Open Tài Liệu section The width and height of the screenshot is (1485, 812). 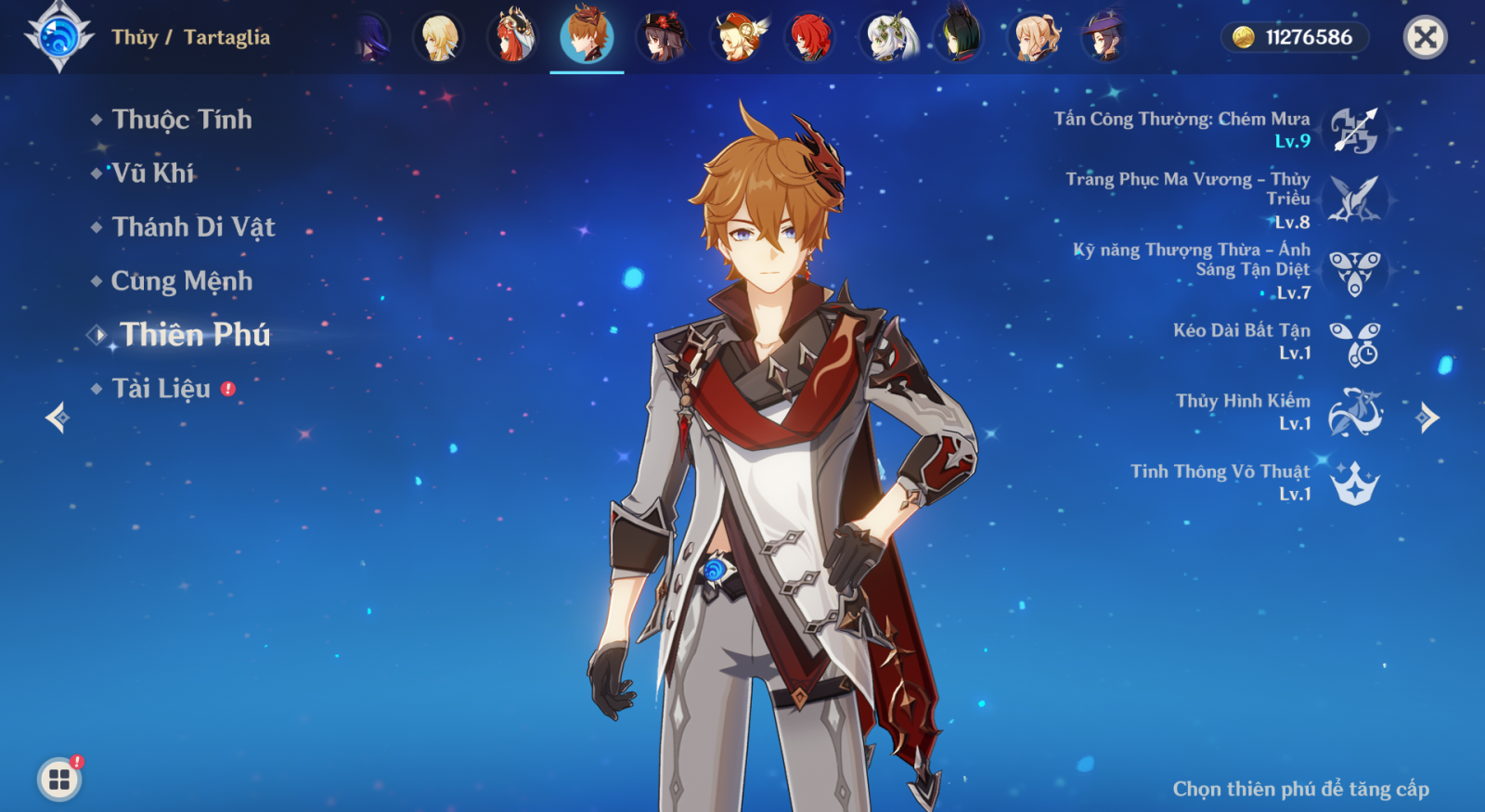click(x=161, y=389)
